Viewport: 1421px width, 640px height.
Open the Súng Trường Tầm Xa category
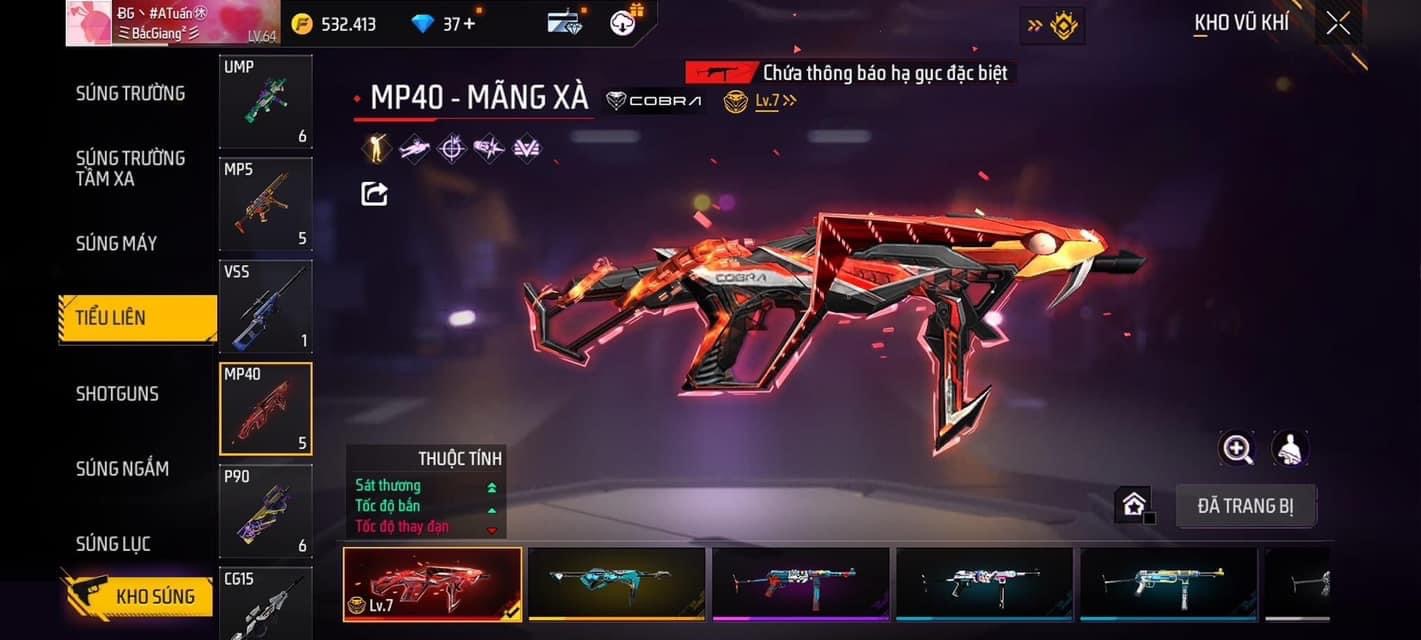click(131, 168)
